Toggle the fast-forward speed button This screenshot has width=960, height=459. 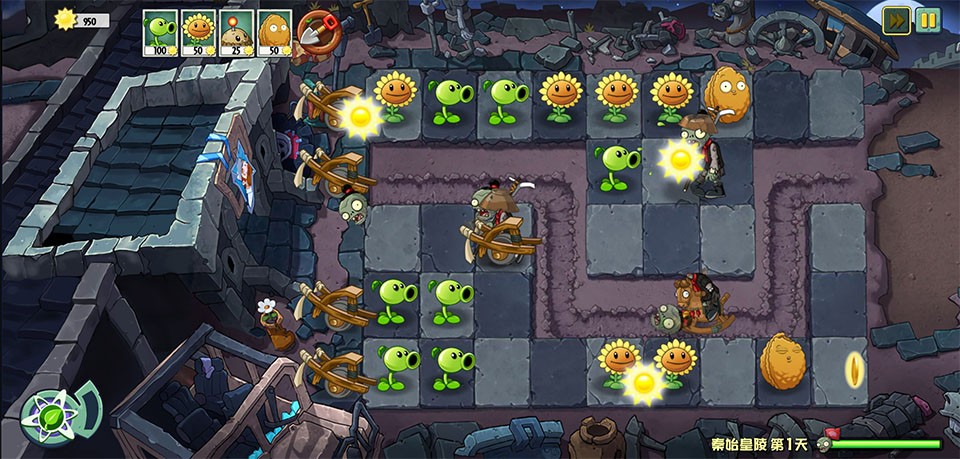896,20
